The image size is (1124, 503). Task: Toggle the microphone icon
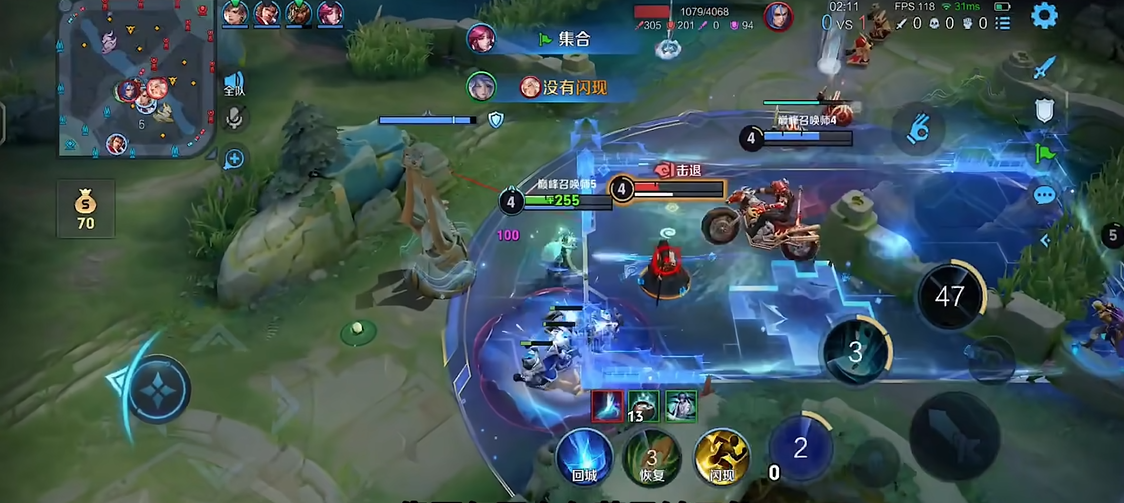point(235,119)
